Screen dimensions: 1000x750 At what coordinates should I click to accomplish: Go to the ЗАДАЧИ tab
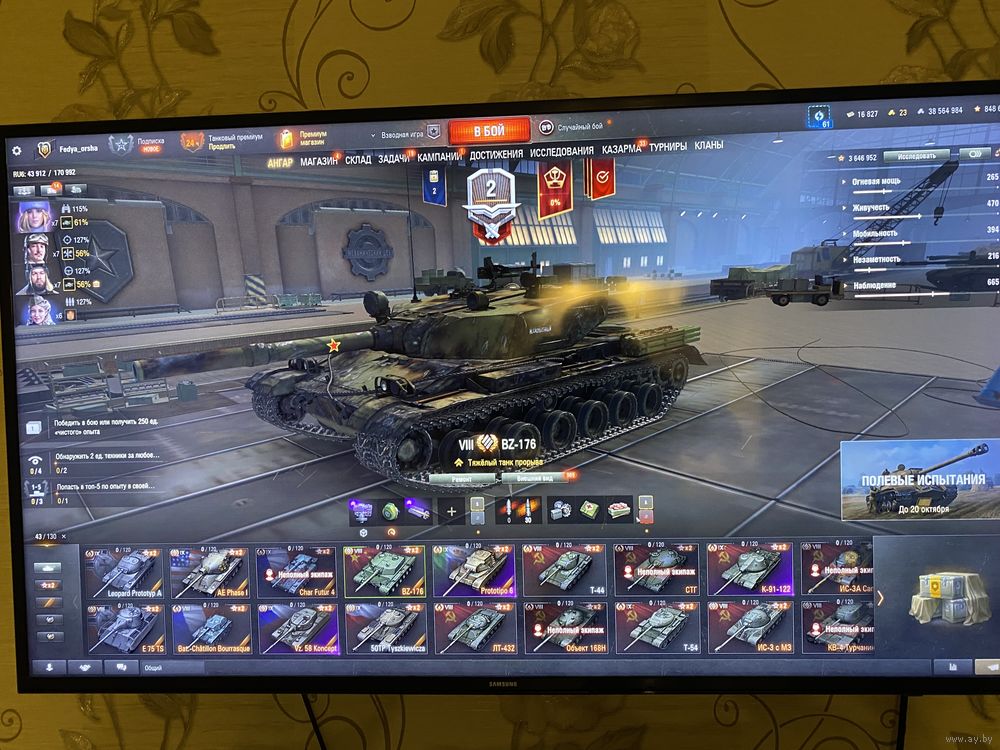[395, 158]
